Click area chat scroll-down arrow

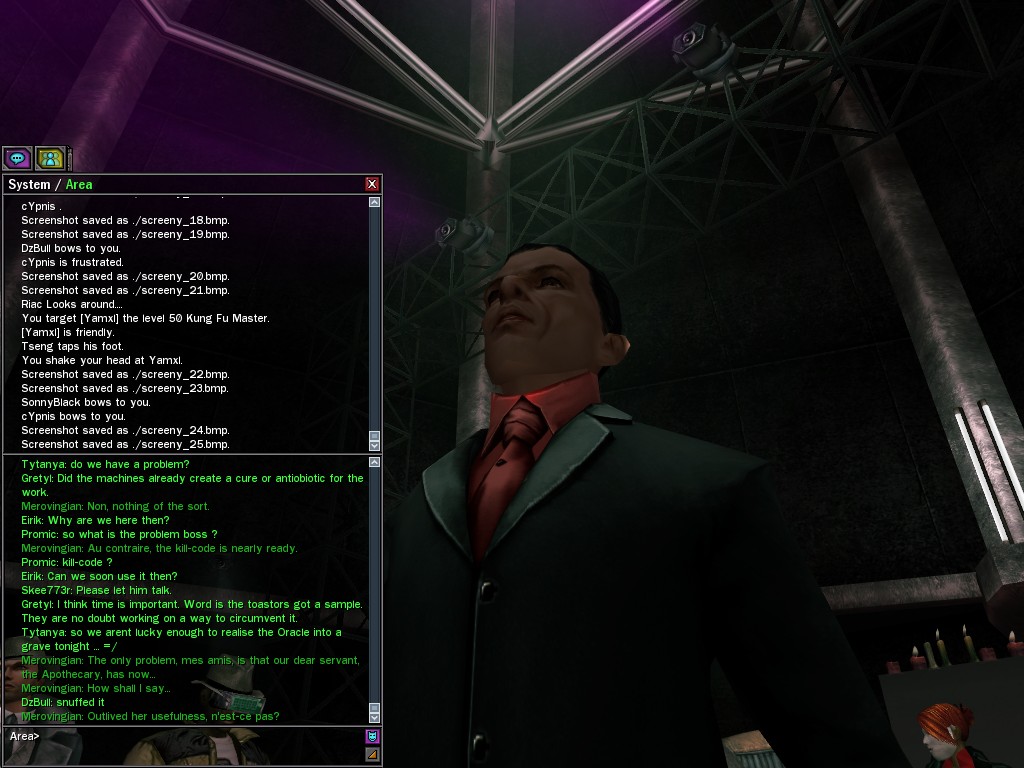point(375,717)
